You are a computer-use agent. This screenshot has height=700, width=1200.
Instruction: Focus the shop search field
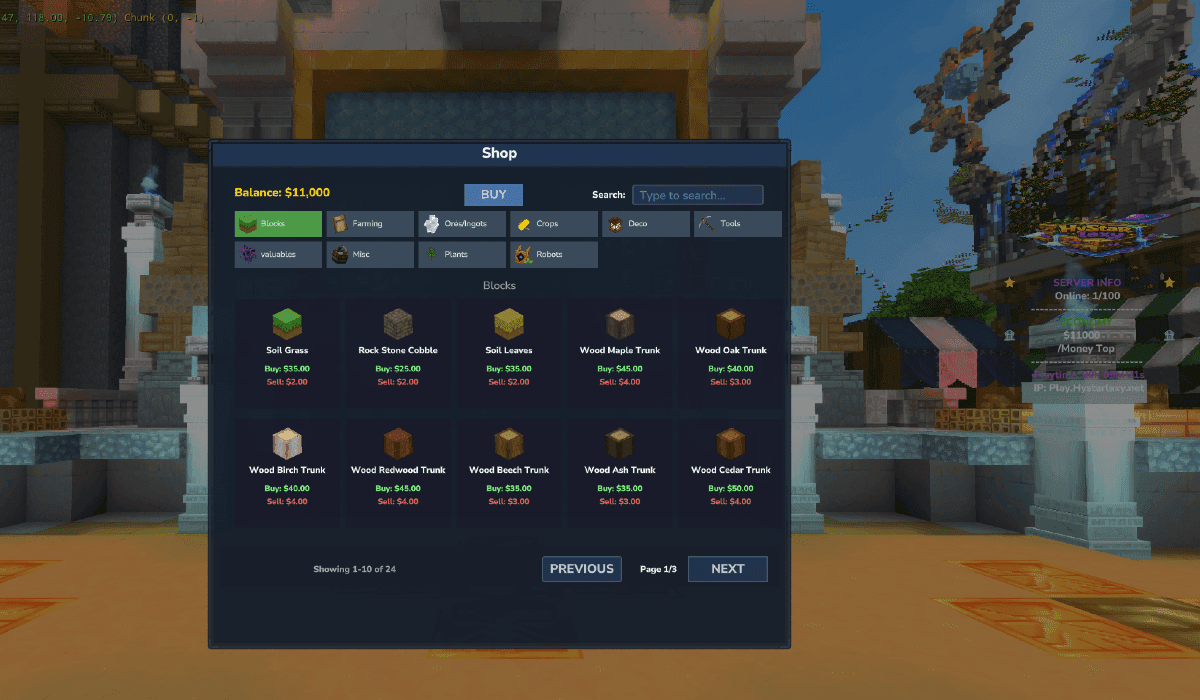pyautogui.click(x=697, y=195)
